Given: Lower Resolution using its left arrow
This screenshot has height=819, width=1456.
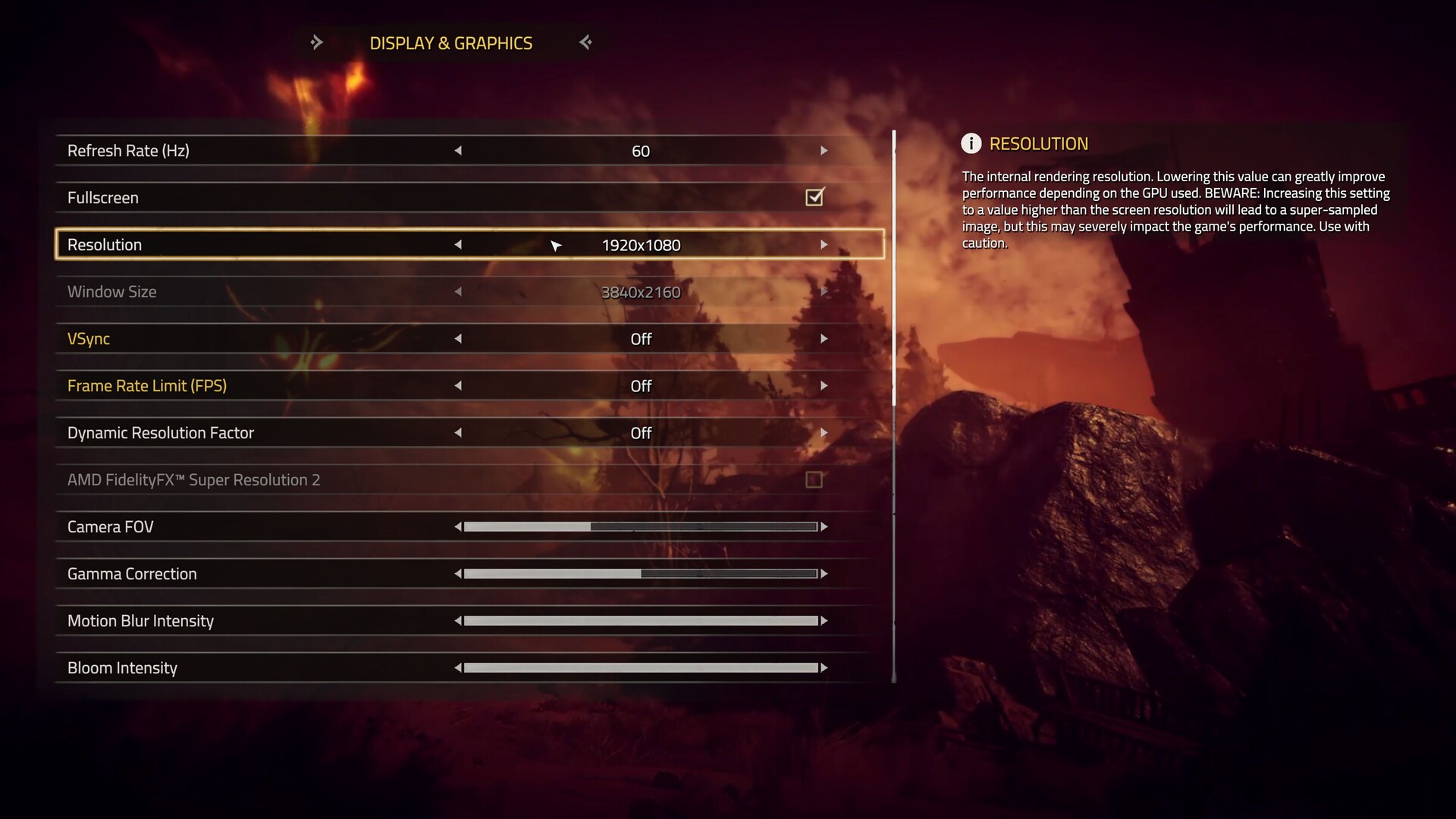Looking at the screenshot, I should 458,245.
